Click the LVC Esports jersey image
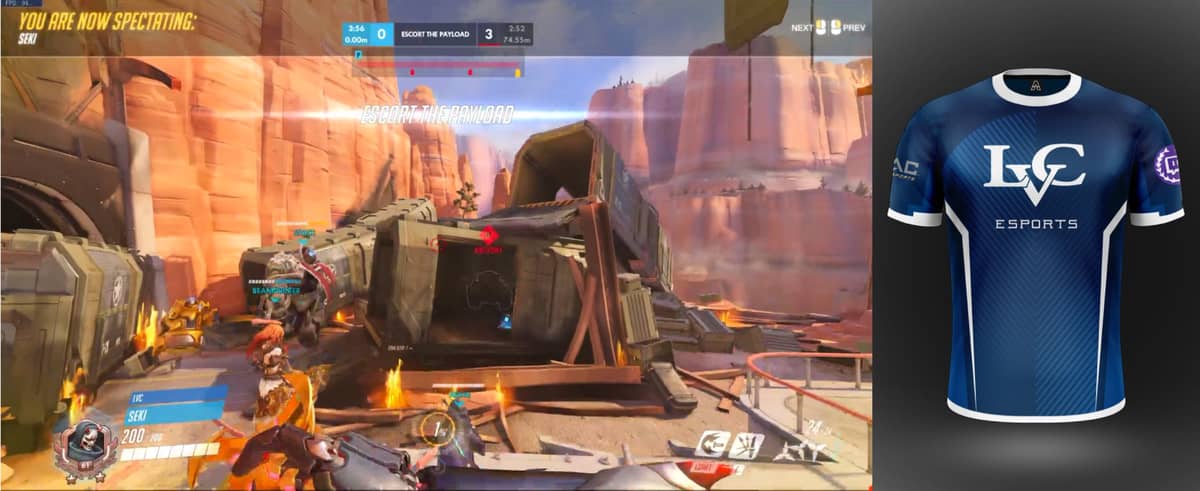The width and height of the screenshot is (1200, 491). point(1035,243)
